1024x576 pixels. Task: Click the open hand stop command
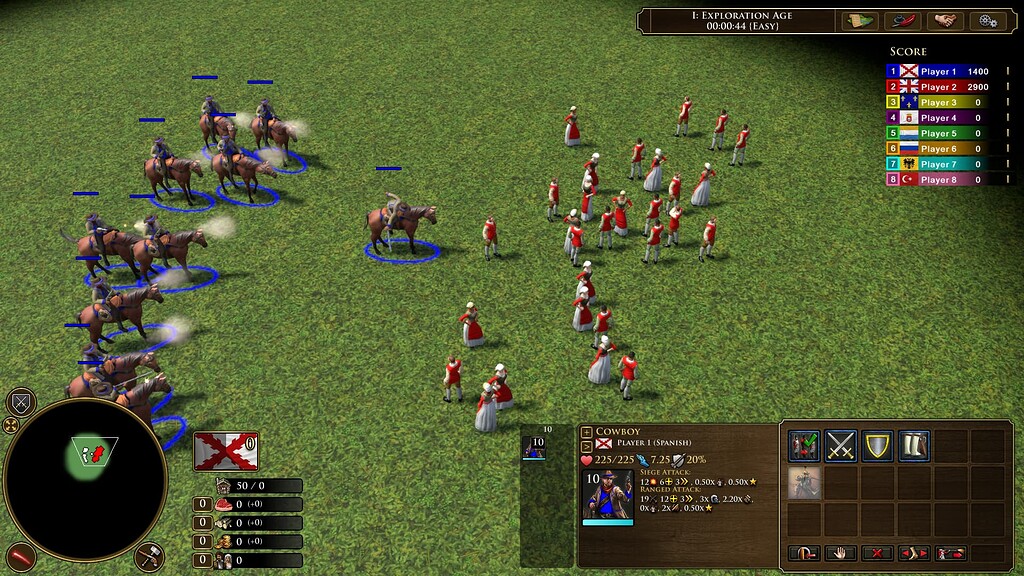coord(841,553)
